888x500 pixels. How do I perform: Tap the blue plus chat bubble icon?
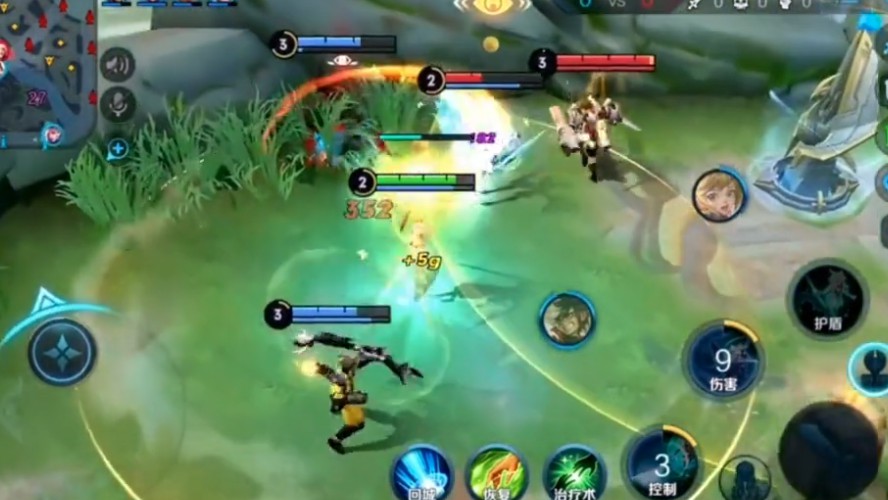point(118,149)
